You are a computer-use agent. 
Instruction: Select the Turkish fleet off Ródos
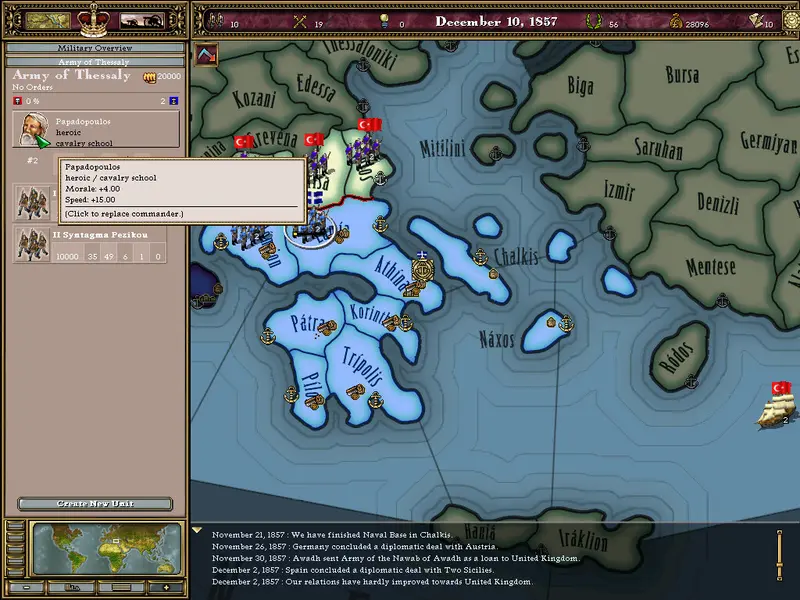778,408
